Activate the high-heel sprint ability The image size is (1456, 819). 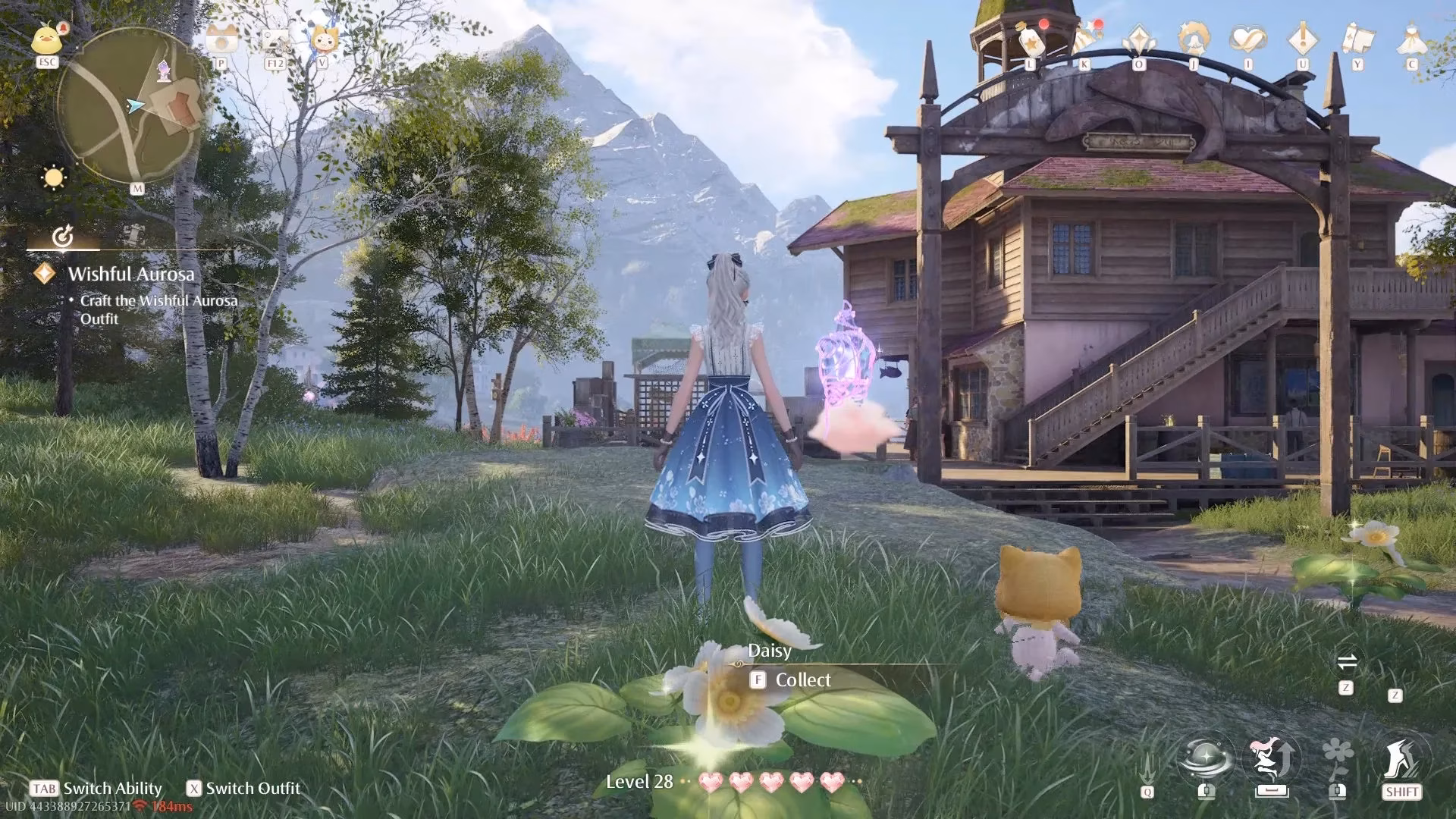1401,761
